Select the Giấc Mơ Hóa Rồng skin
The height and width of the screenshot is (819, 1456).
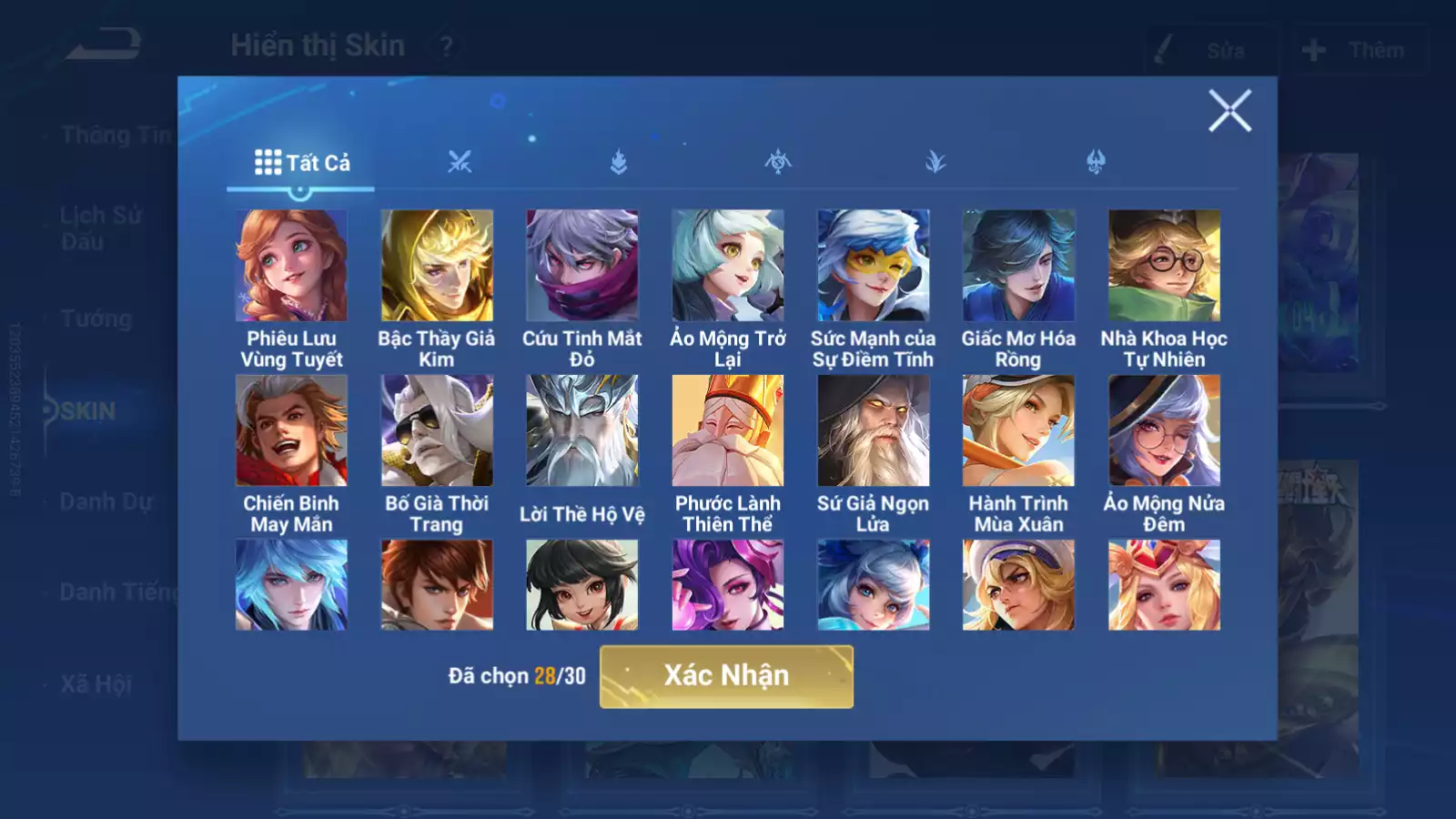click(x=1018, y=266)
